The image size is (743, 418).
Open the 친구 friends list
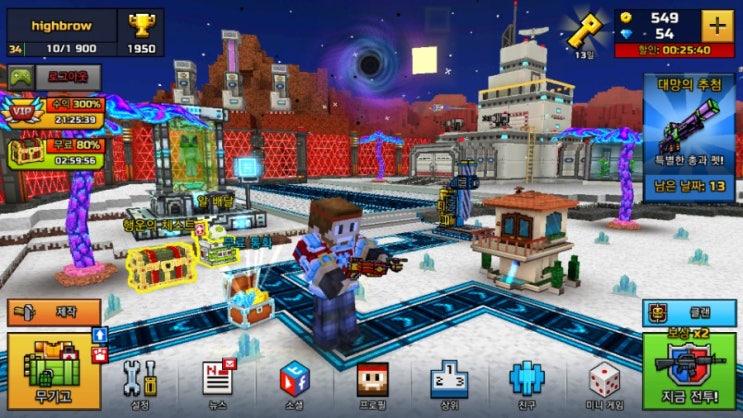tap(526, 381)
